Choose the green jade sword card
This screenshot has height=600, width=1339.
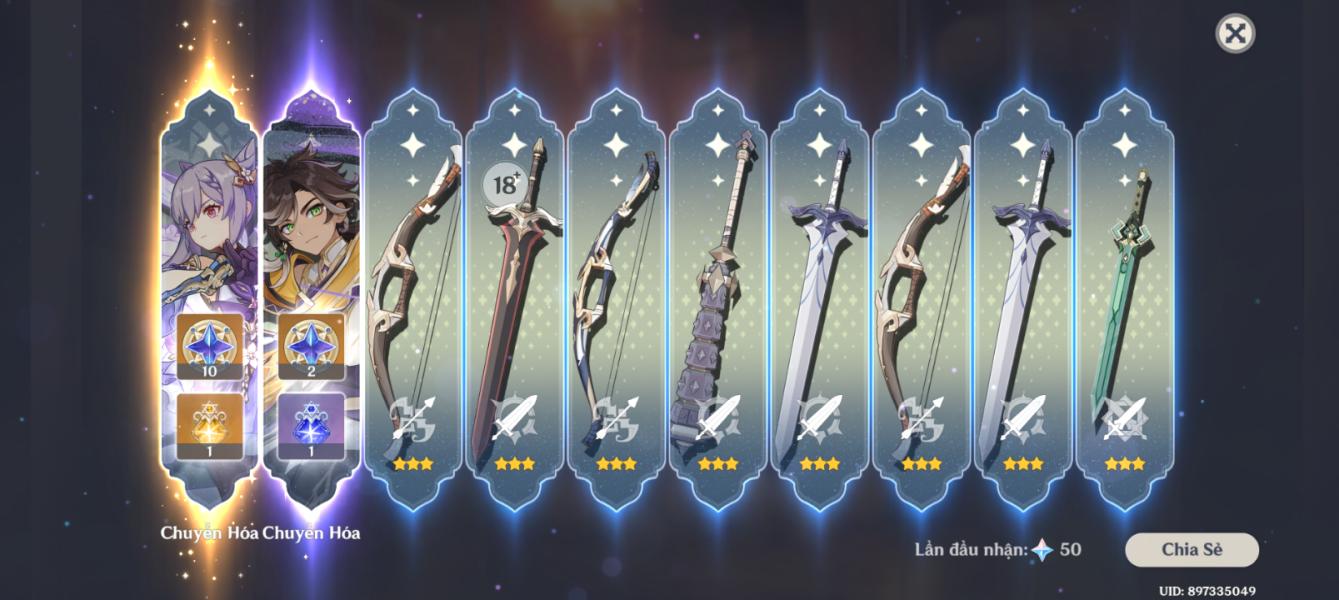[x=1125, y=300]
